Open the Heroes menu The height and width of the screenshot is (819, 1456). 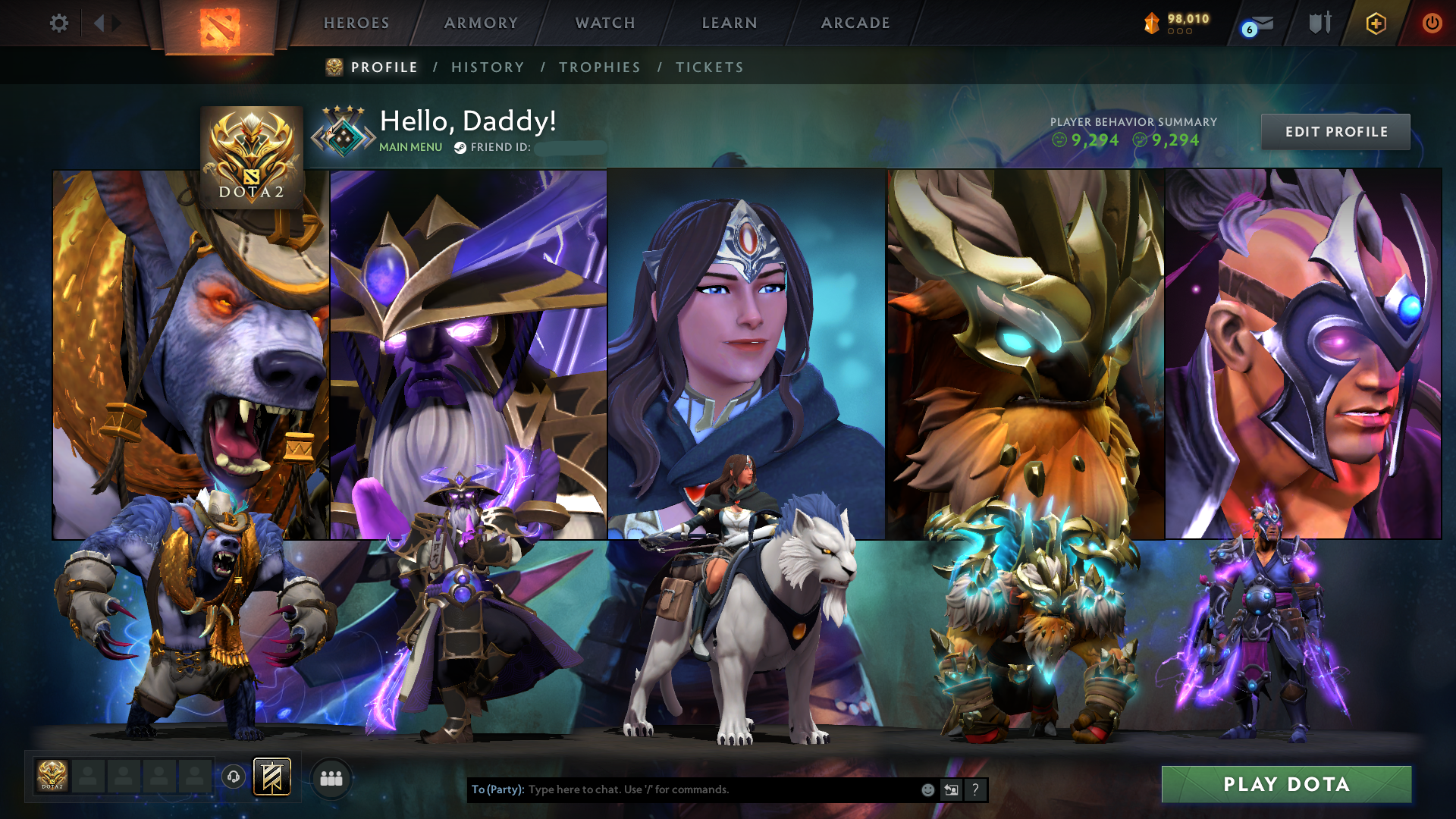click(356, 24)
